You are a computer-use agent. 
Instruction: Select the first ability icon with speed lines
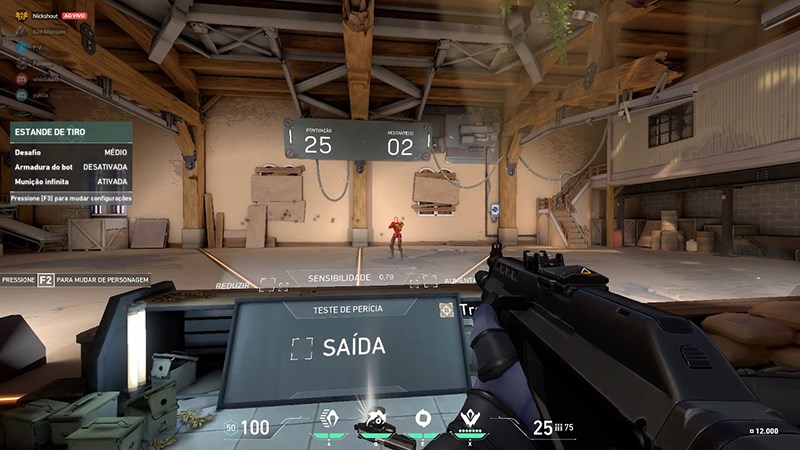pos(329,419)
